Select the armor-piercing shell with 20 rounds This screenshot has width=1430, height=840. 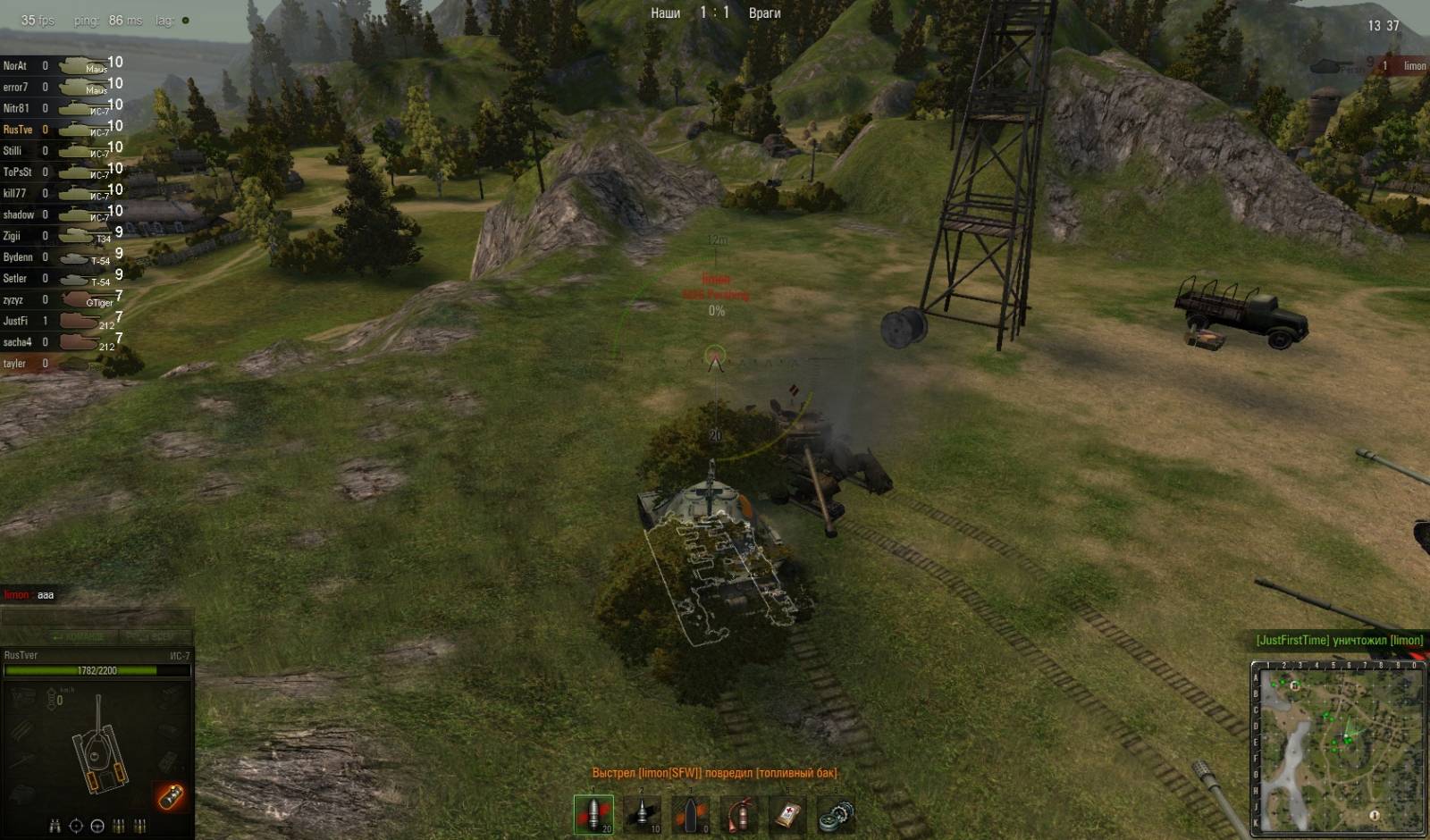pos(593,814)
